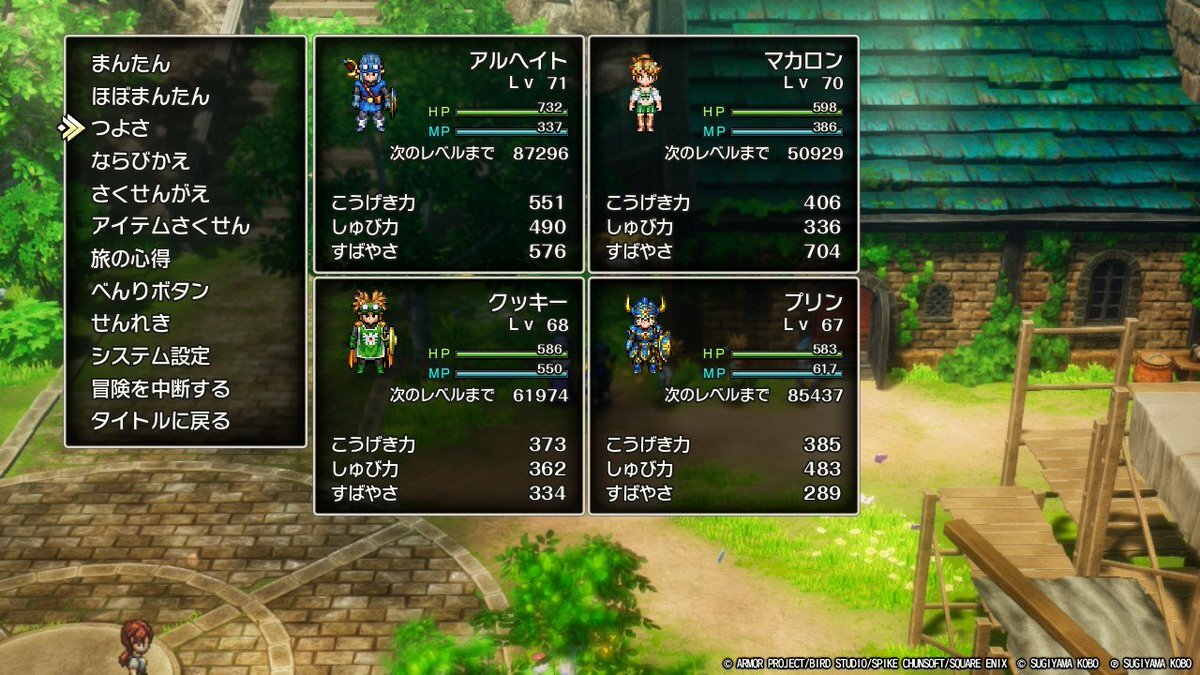This screenshot has width=1200, height=675.
Task: Select ならびかえ to reorder party
Action: pos(140,161)
